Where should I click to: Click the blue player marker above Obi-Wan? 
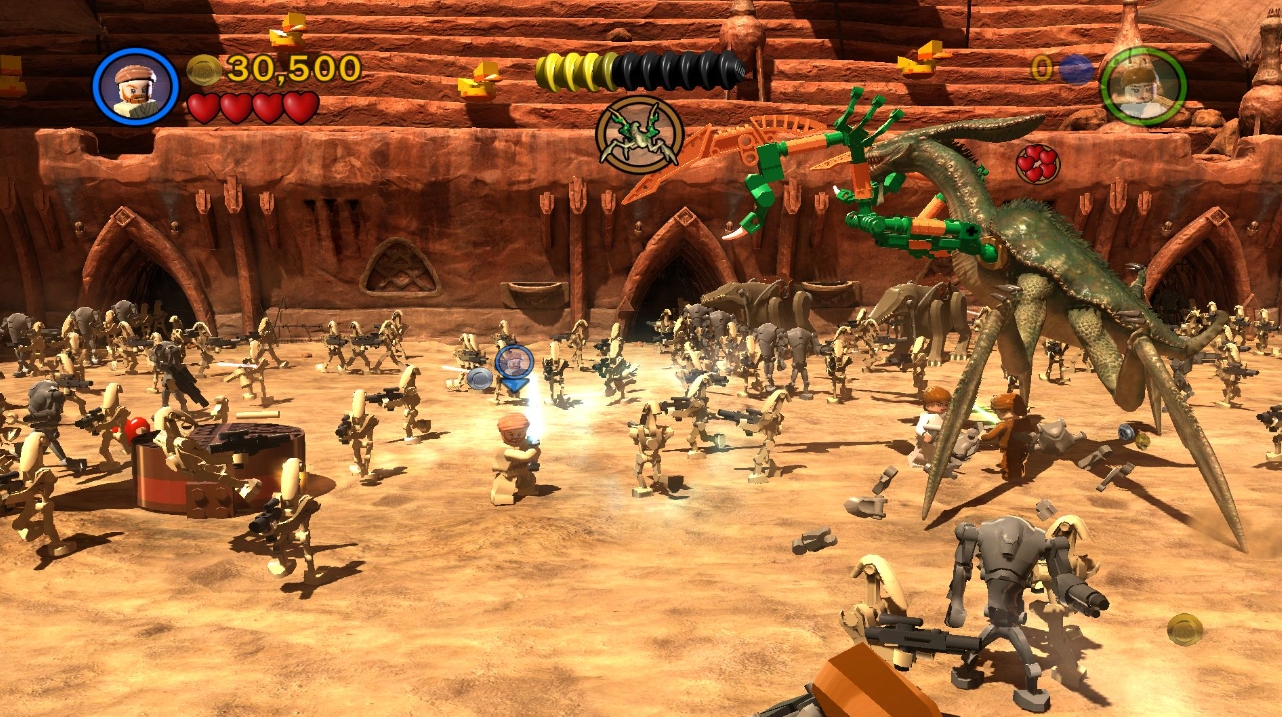[514, 364]
